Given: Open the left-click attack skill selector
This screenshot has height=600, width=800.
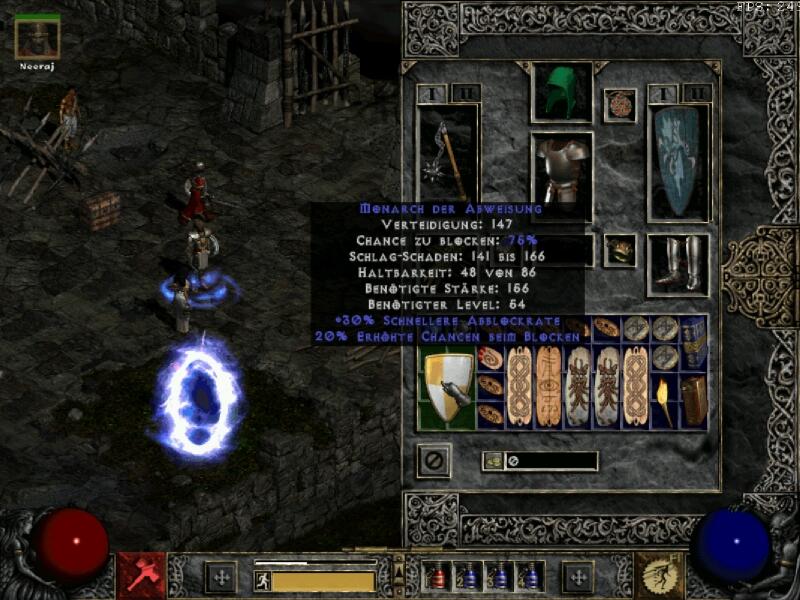Looking at the screenshot, I should point(141,575).
